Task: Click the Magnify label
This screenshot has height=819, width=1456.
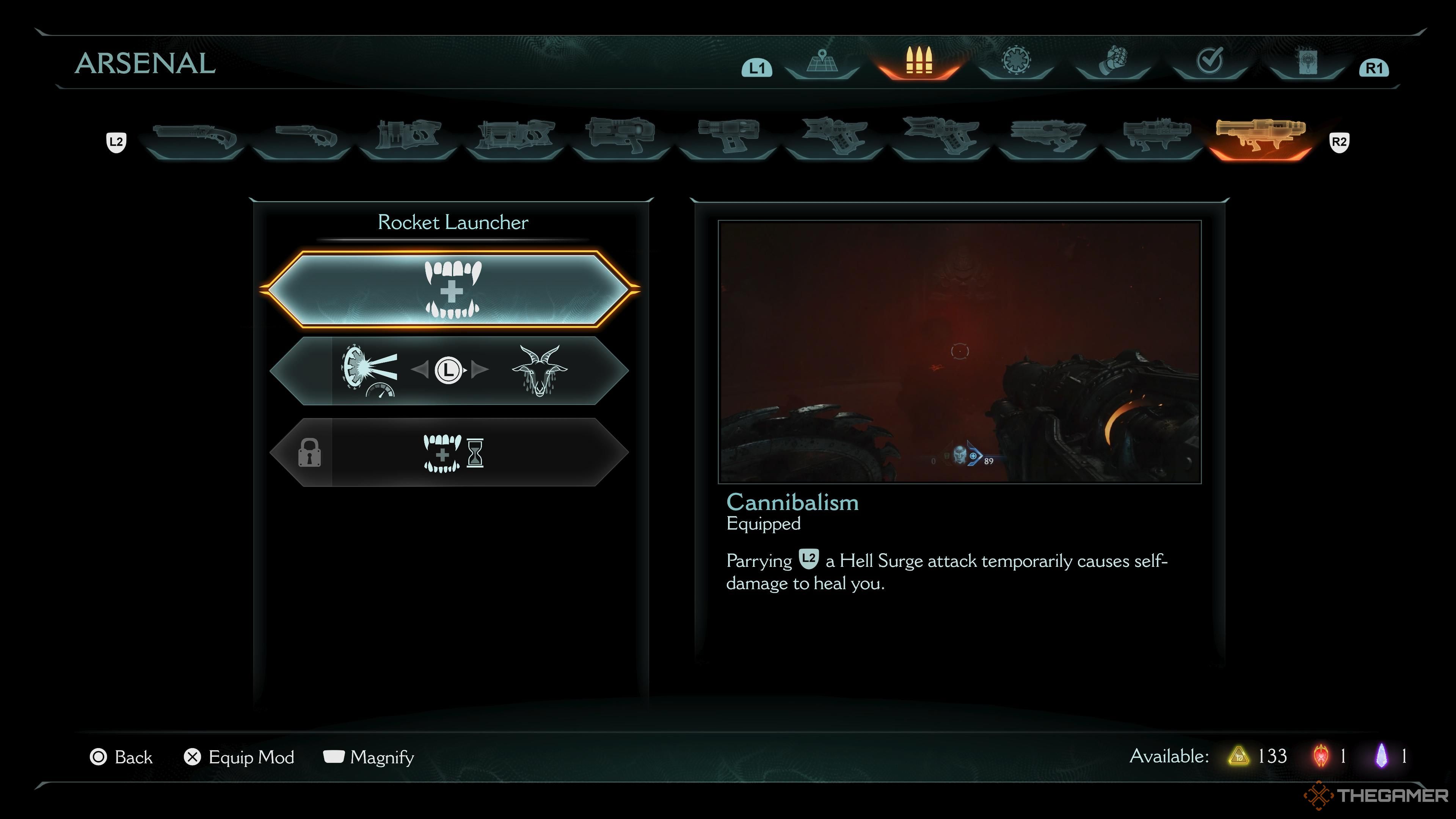Action: click(x=381, y=758)
